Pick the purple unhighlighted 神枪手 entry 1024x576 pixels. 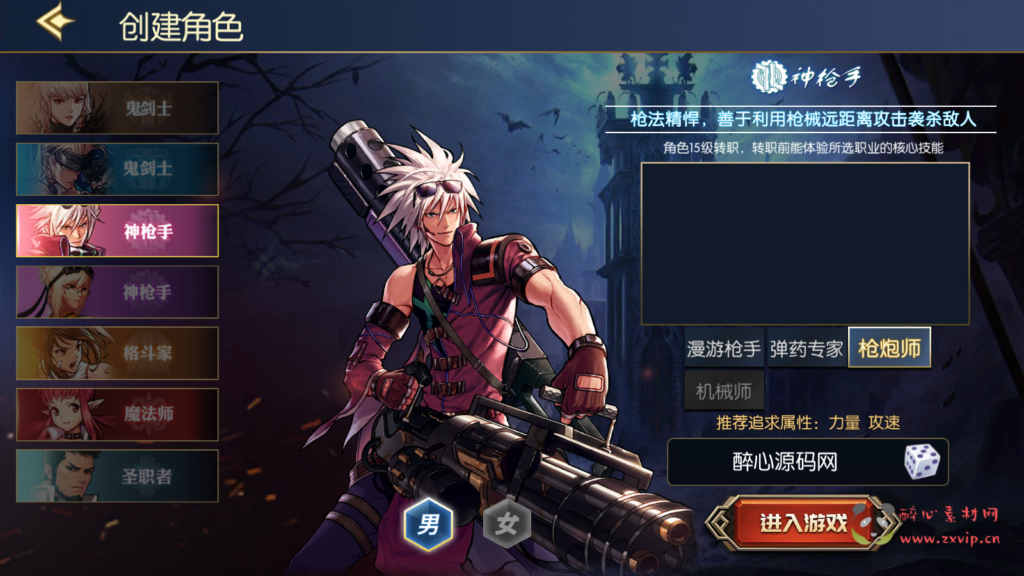coord(117,292)
